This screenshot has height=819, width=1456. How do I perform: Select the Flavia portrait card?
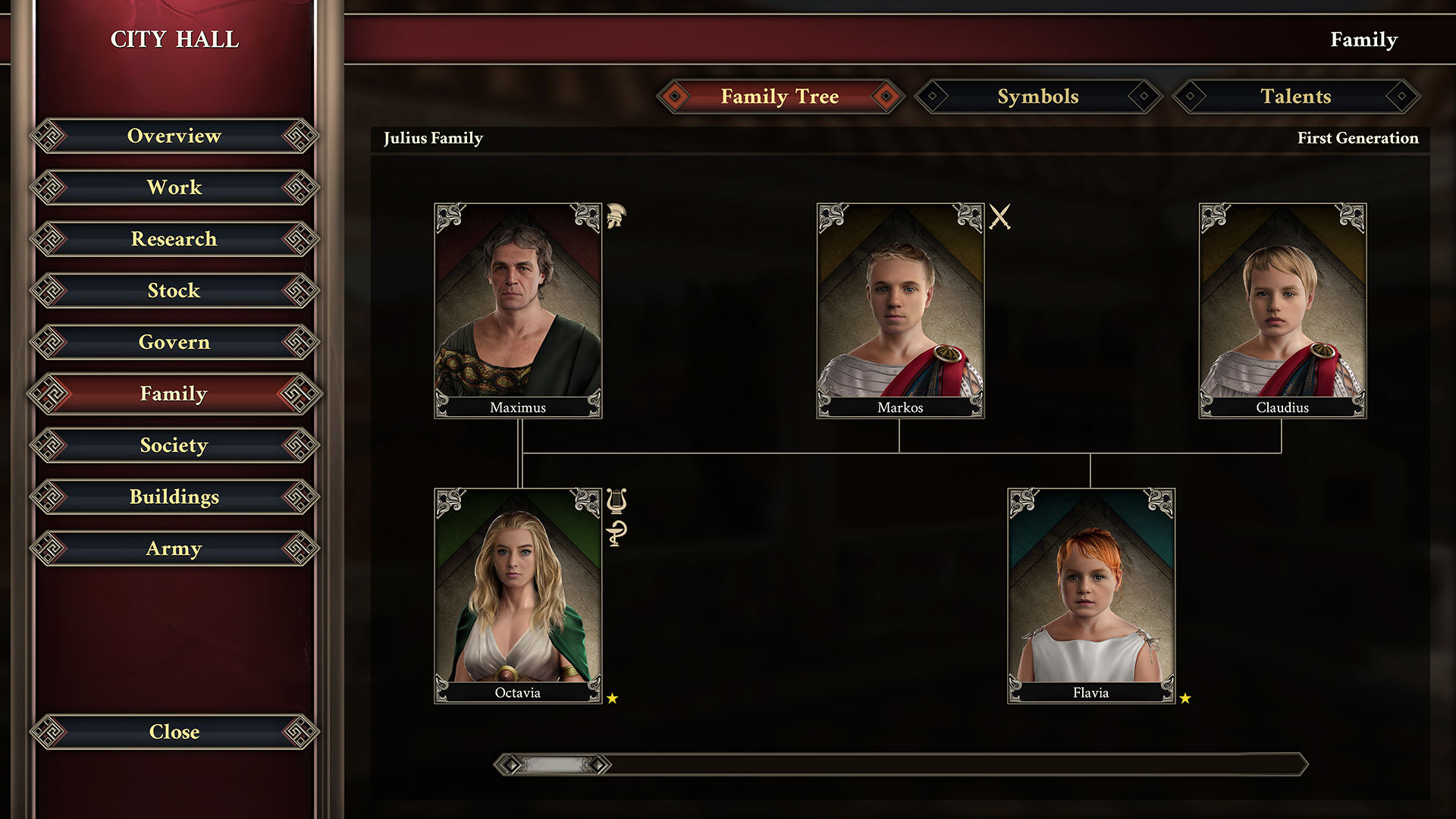(x=1090, y=595)
